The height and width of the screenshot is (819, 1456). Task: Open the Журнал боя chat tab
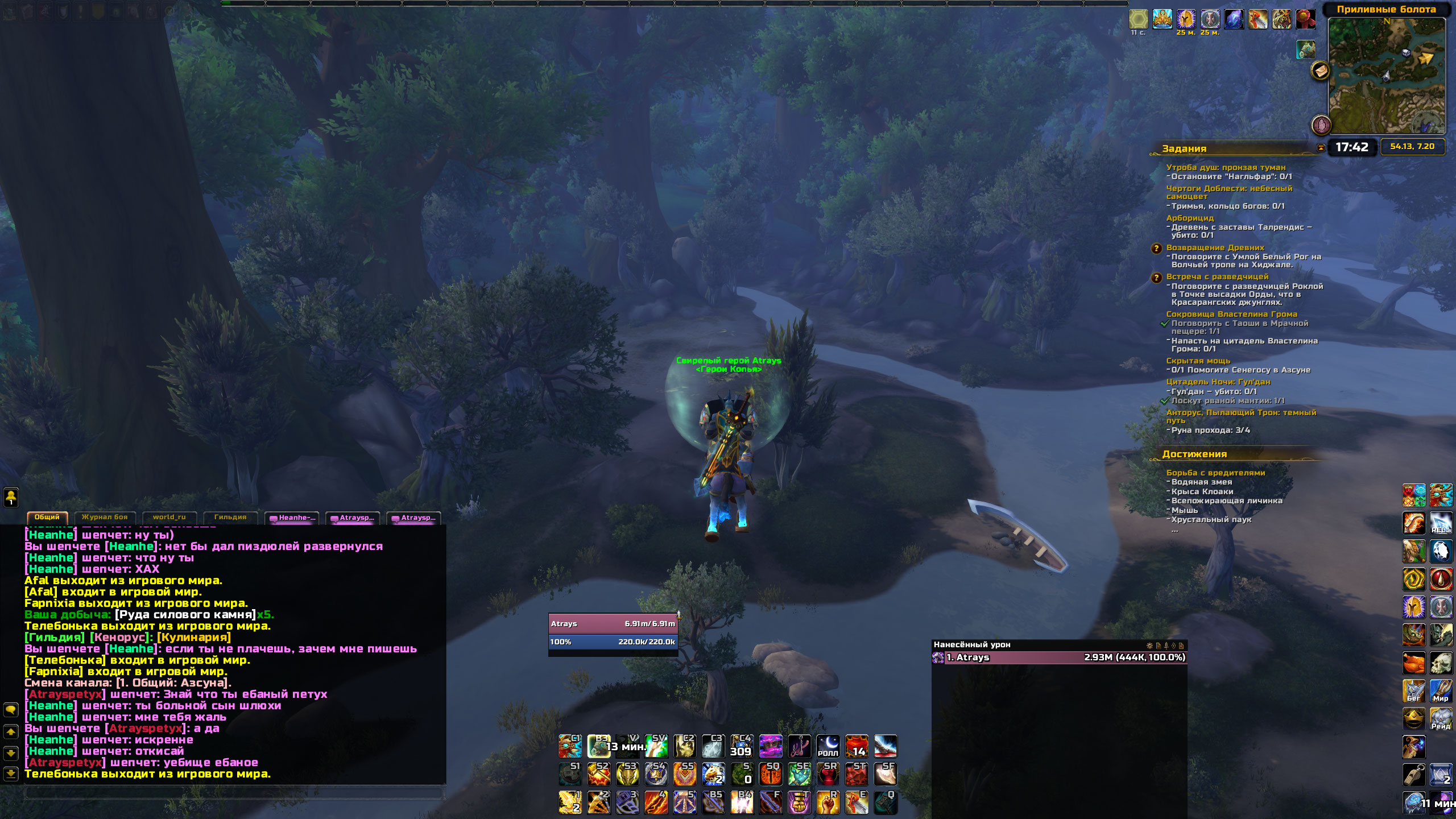pyautogui.click(x=105, y=517)
